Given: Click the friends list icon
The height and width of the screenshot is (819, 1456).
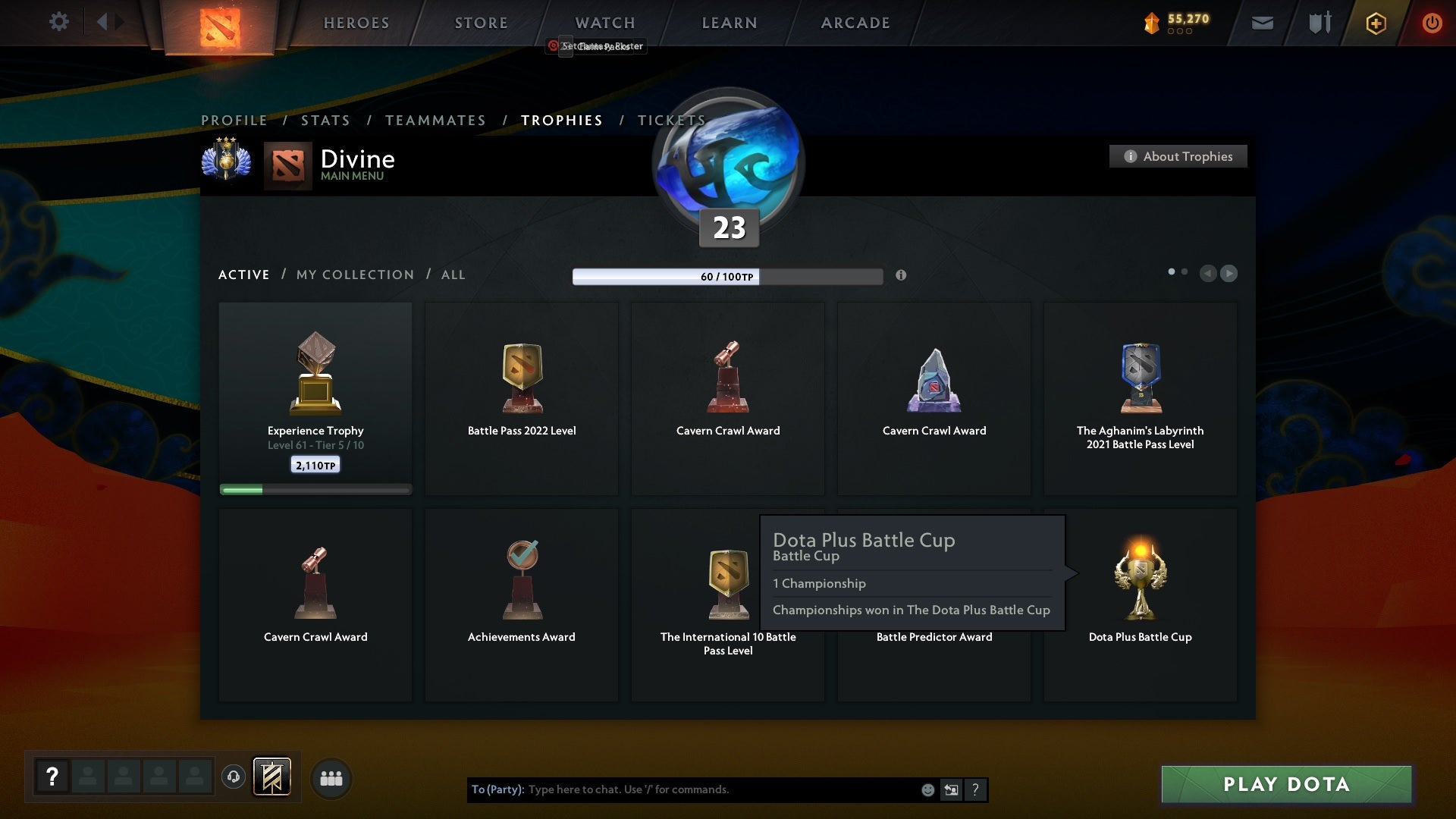Looking at the screenshot, I should [331, 778].
